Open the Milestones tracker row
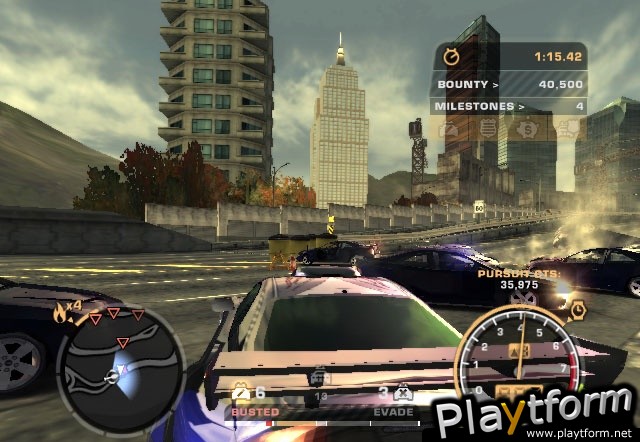Viewport: 640px width, 442px height. tap(509, 105)
